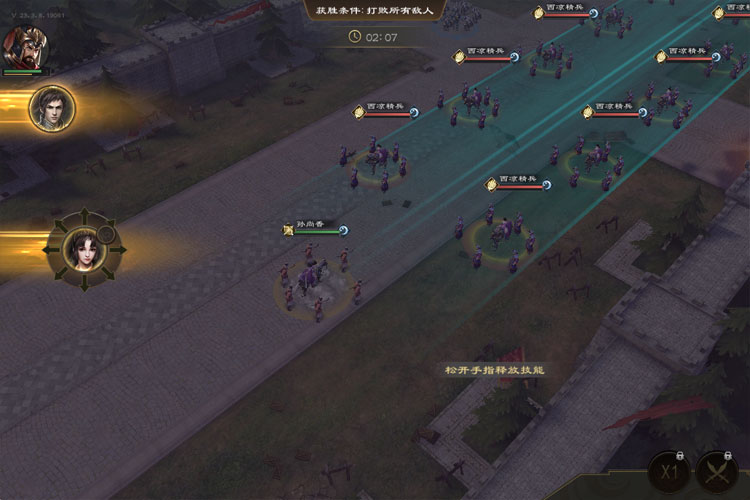Viewport: 750px width, 500px height.
Task: Tap the female hero portrait with arrow ring
Action: [84, 247]
